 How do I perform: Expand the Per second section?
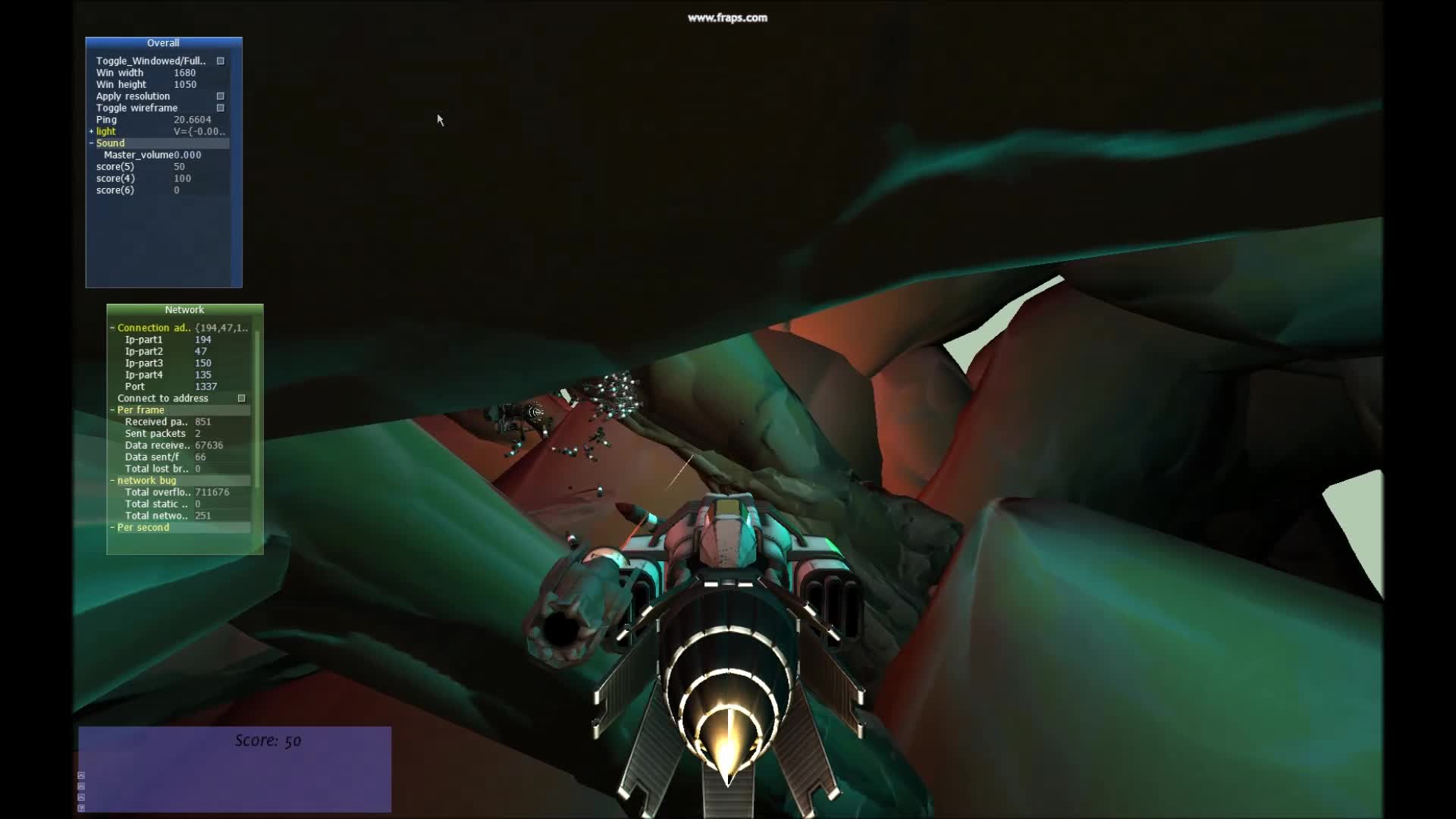pyautogui.click(x=111, y=527)
